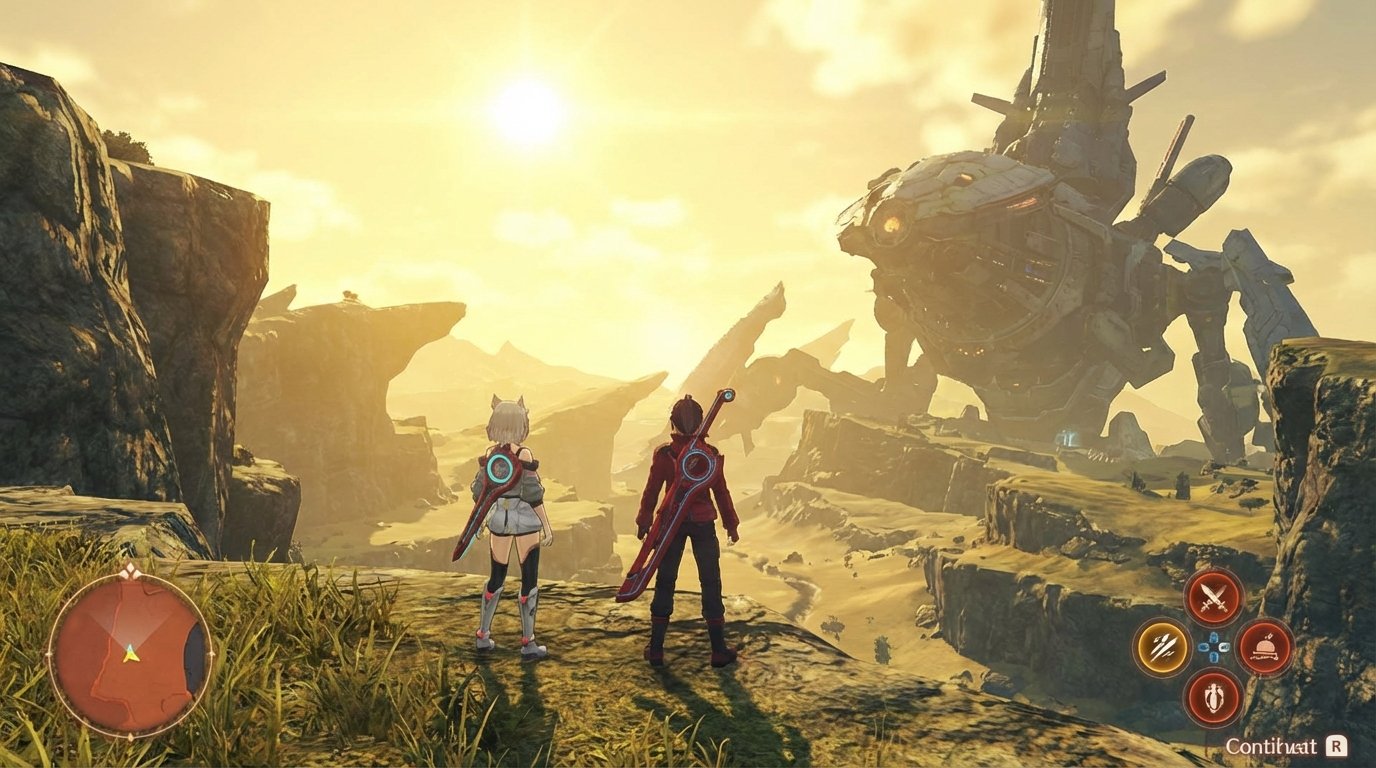Select the crossed swords combat icon
This screenshot has width=1376, height=768.
click(x=1215, y=597)
